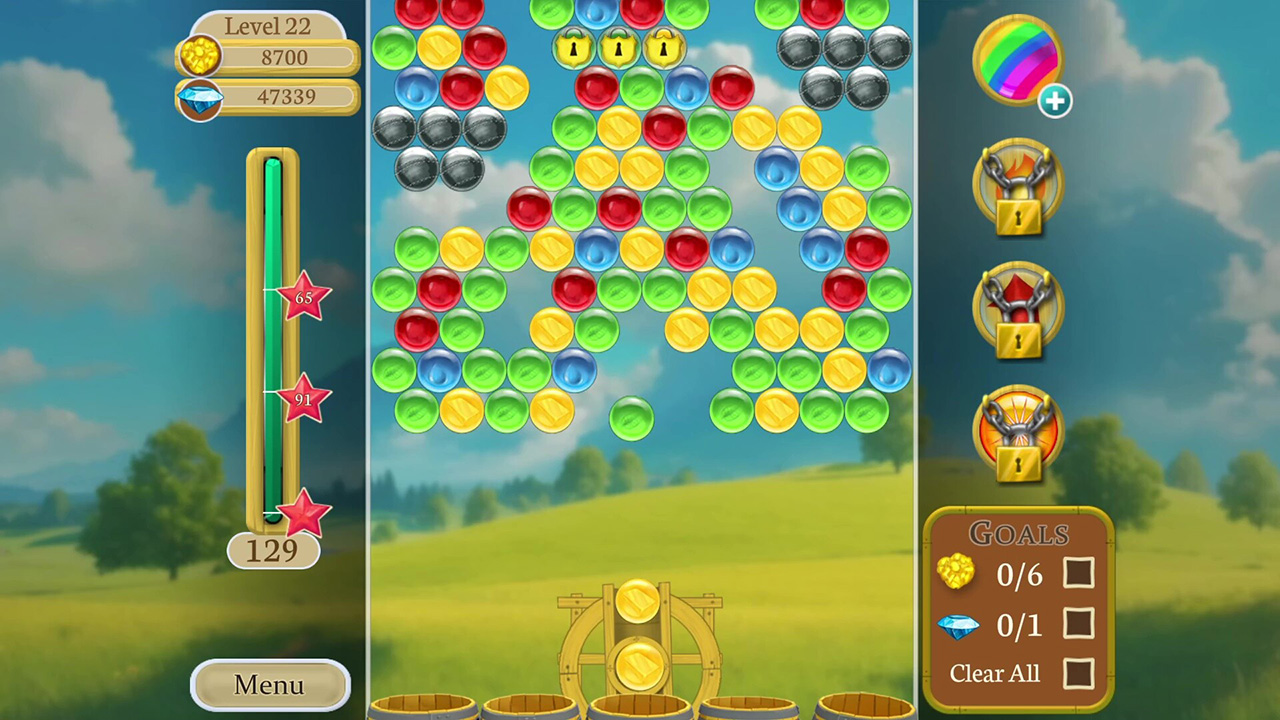Select the rainbow bubble power-up
Screen dimensions: 1280x720
(x=1018, y=60)
